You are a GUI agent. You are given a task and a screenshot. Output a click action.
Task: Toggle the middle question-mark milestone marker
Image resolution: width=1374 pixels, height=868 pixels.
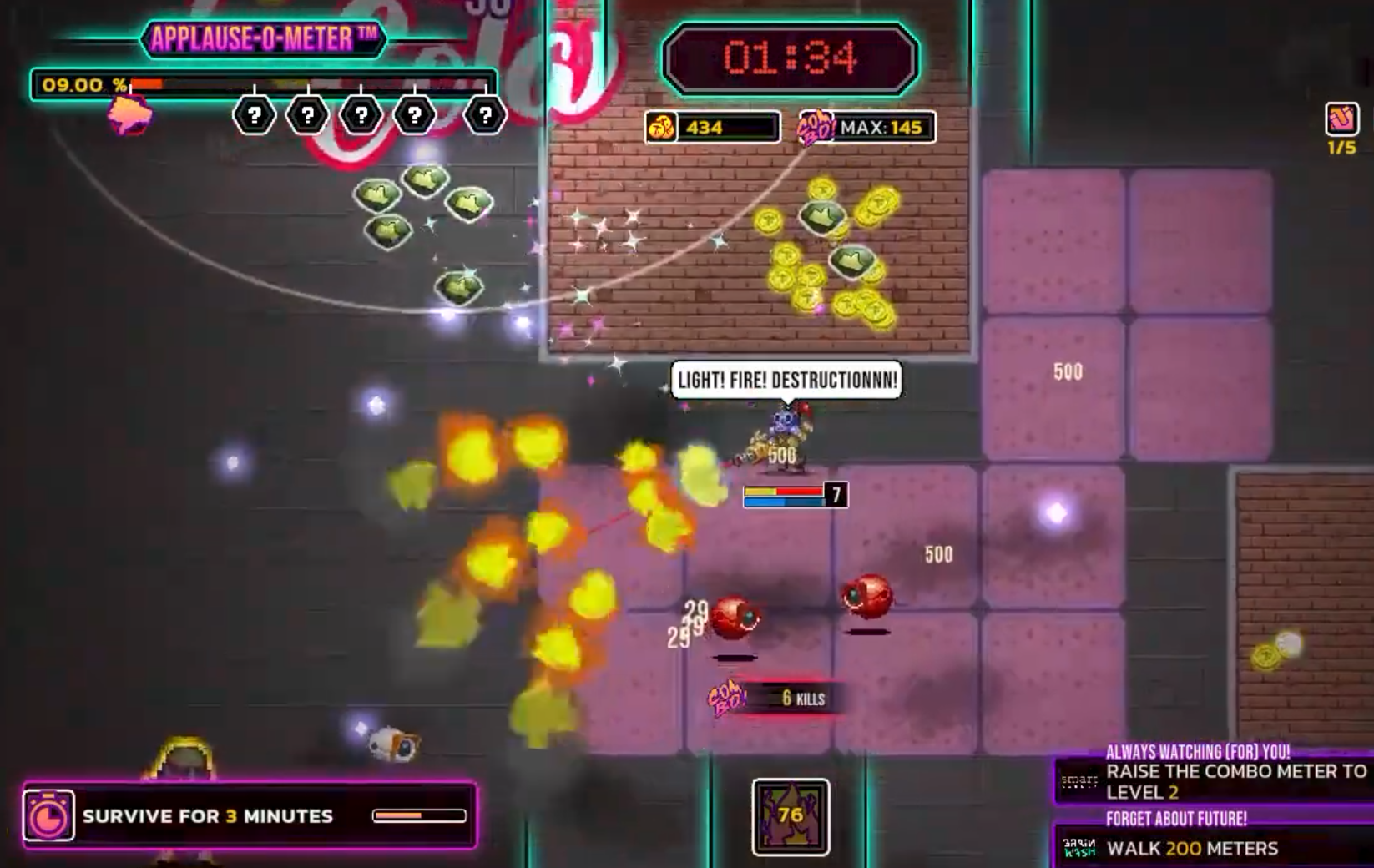(x=361, y=115)
